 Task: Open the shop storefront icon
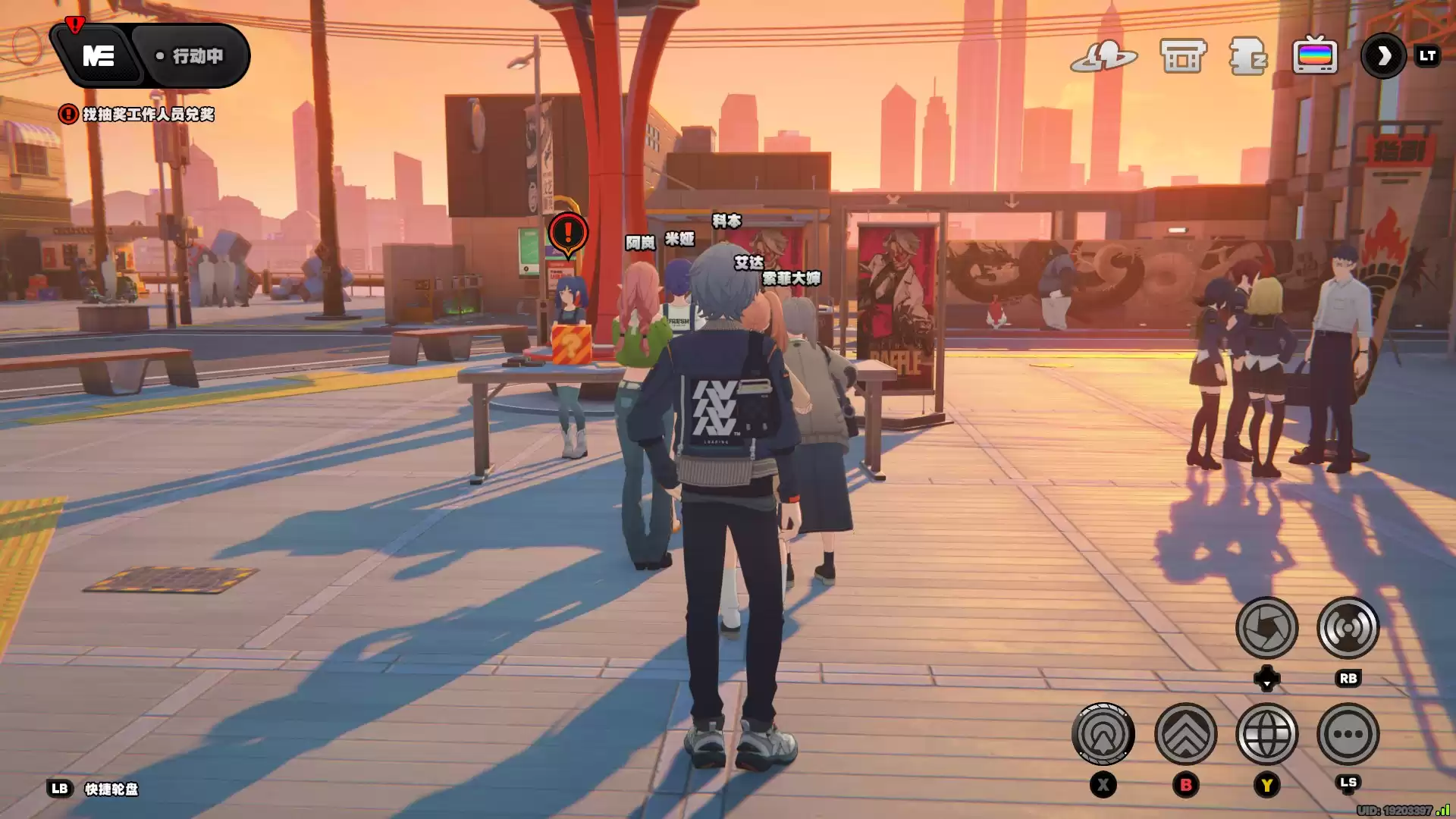(x=1183, y=56)
